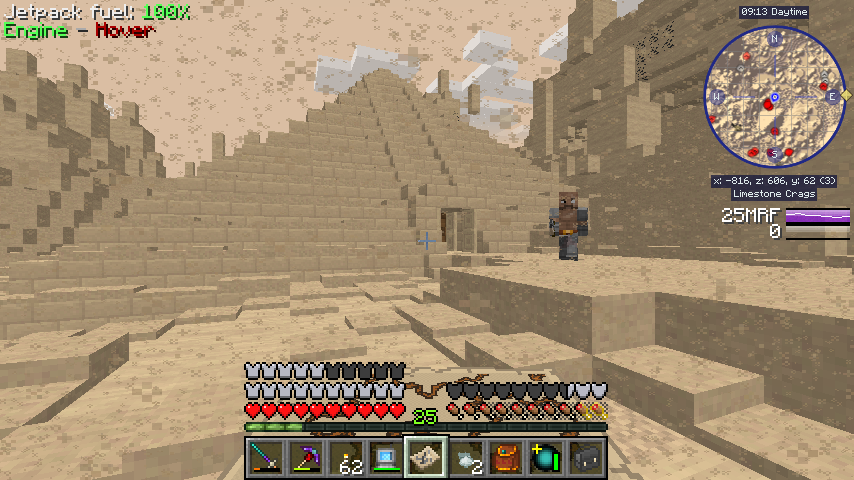The image size is (854, 480).
Task: Choose the hotbar slot holding 62 items
Action: [x=345, y=457]
